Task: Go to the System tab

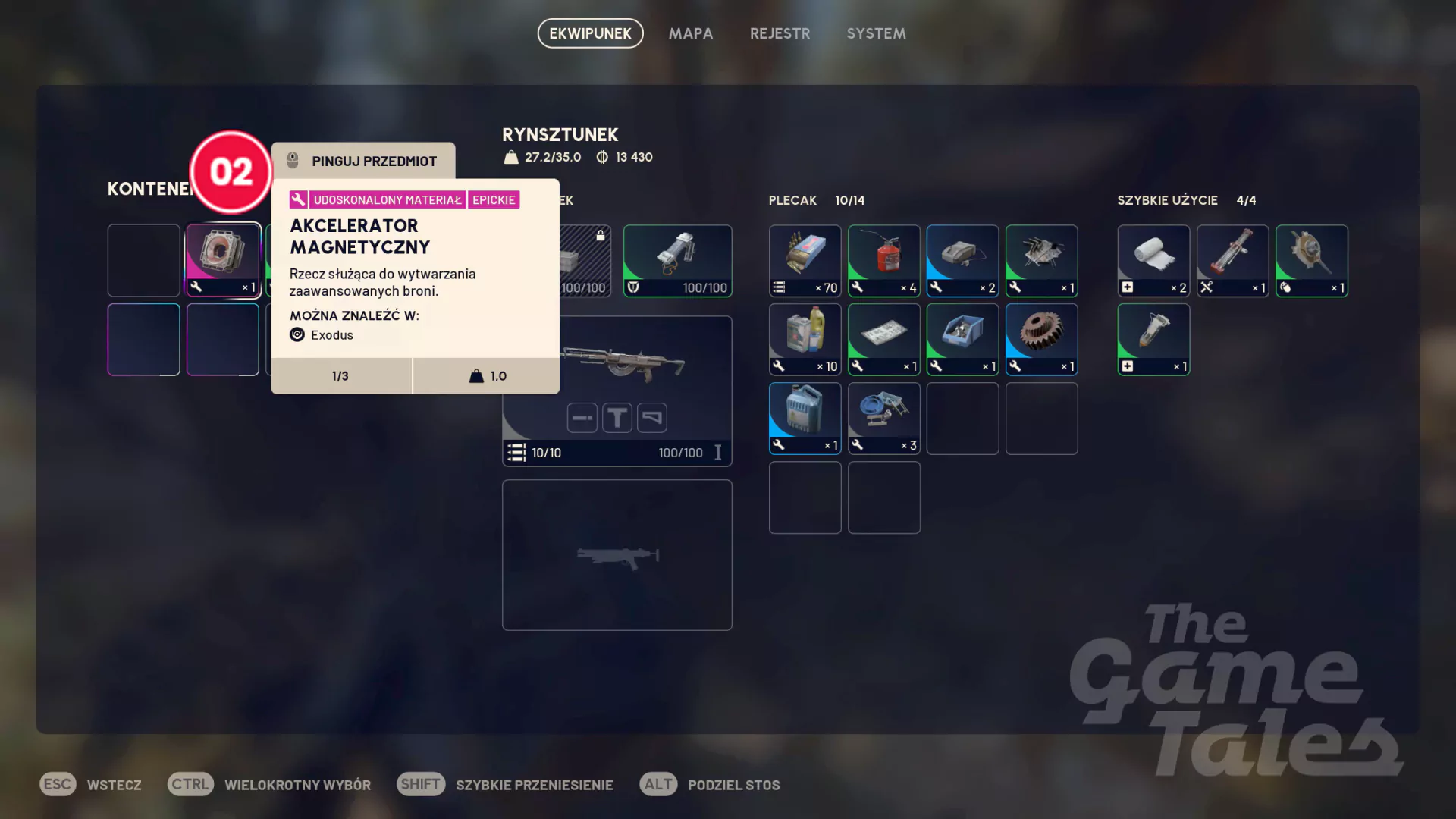Action: coord(876,33)
